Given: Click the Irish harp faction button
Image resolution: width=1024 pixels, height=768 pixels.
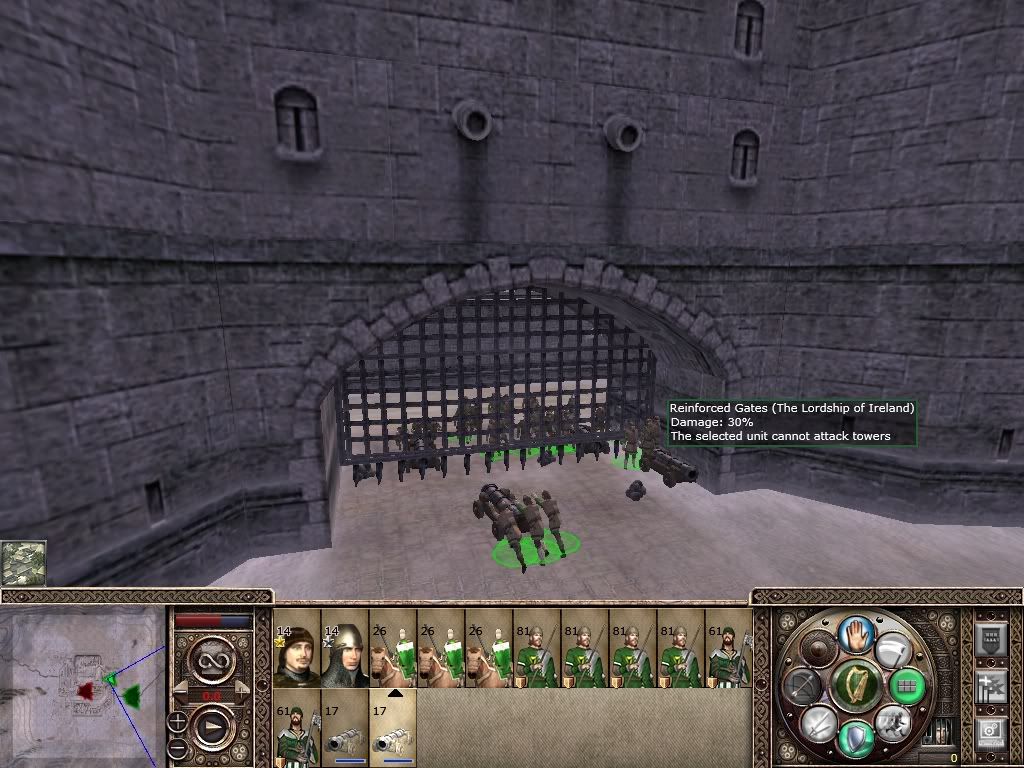Looking at the screenshot, I should click(x=855, y=686).
